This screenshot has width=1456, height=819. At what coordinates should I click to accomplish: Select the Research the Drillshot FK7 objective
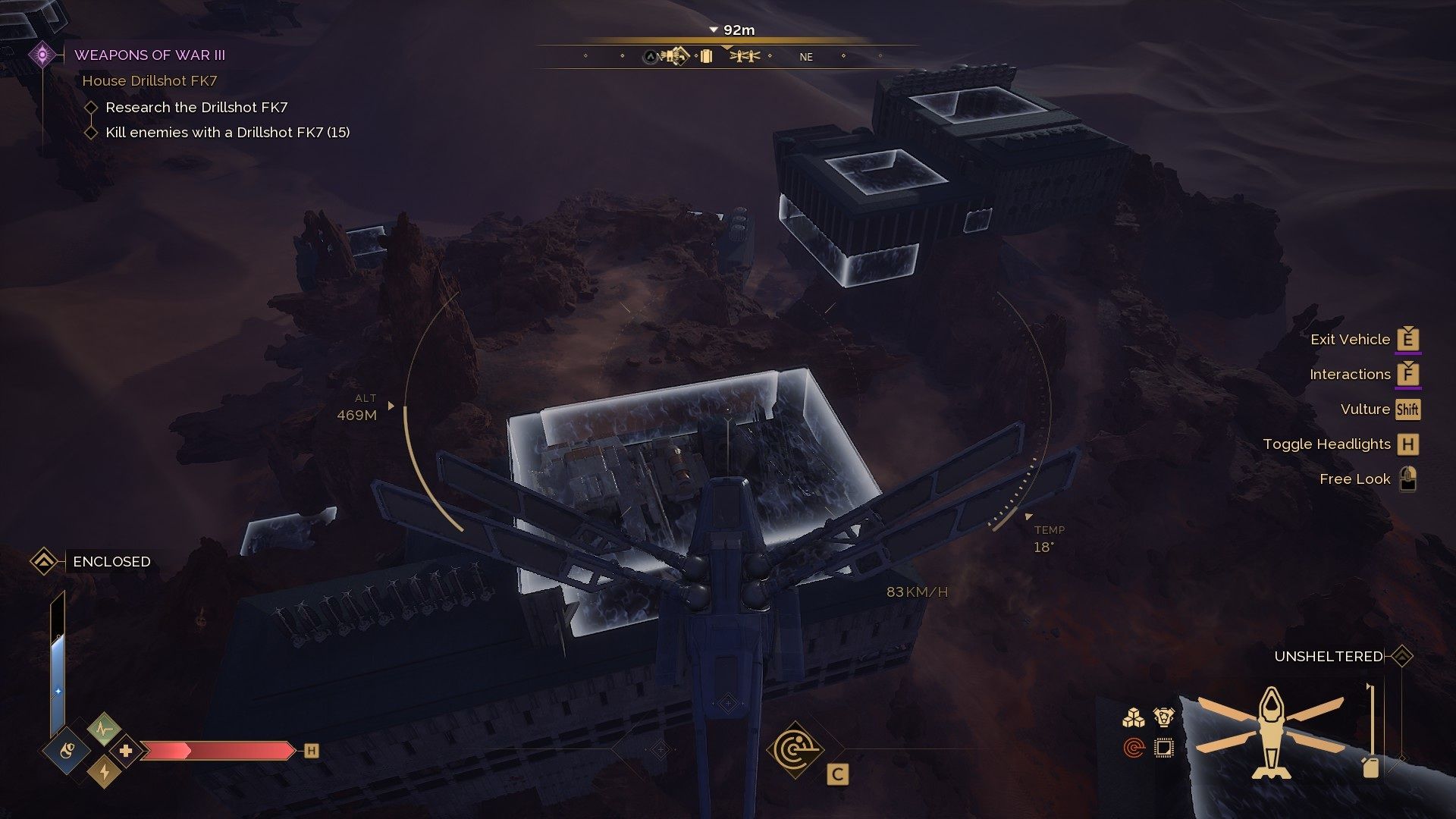[196, 108]
